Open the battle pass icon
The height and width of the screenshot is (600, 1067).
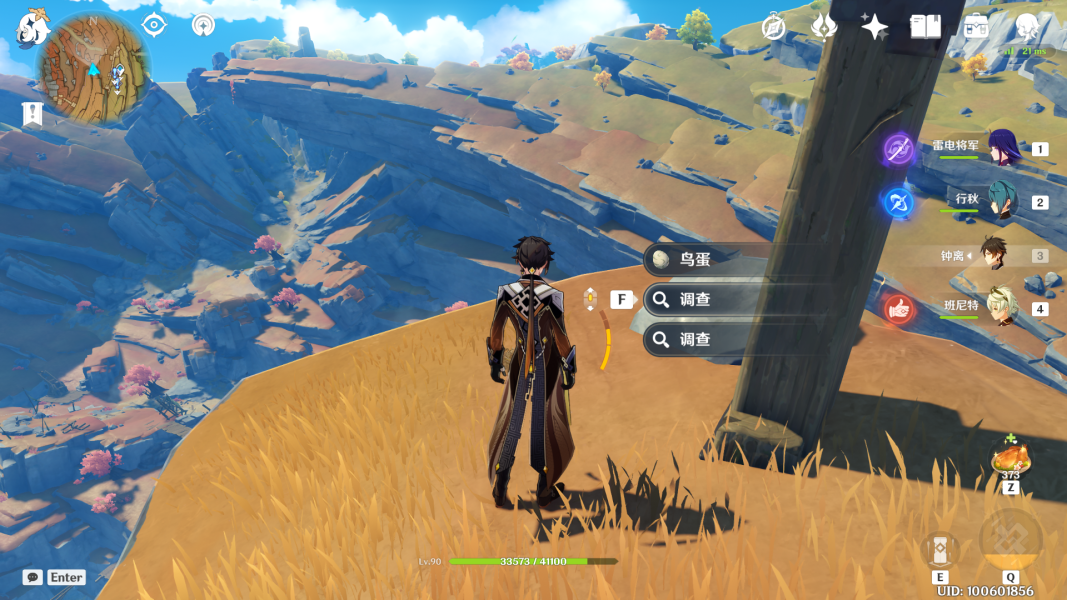(x=976, y=27)
